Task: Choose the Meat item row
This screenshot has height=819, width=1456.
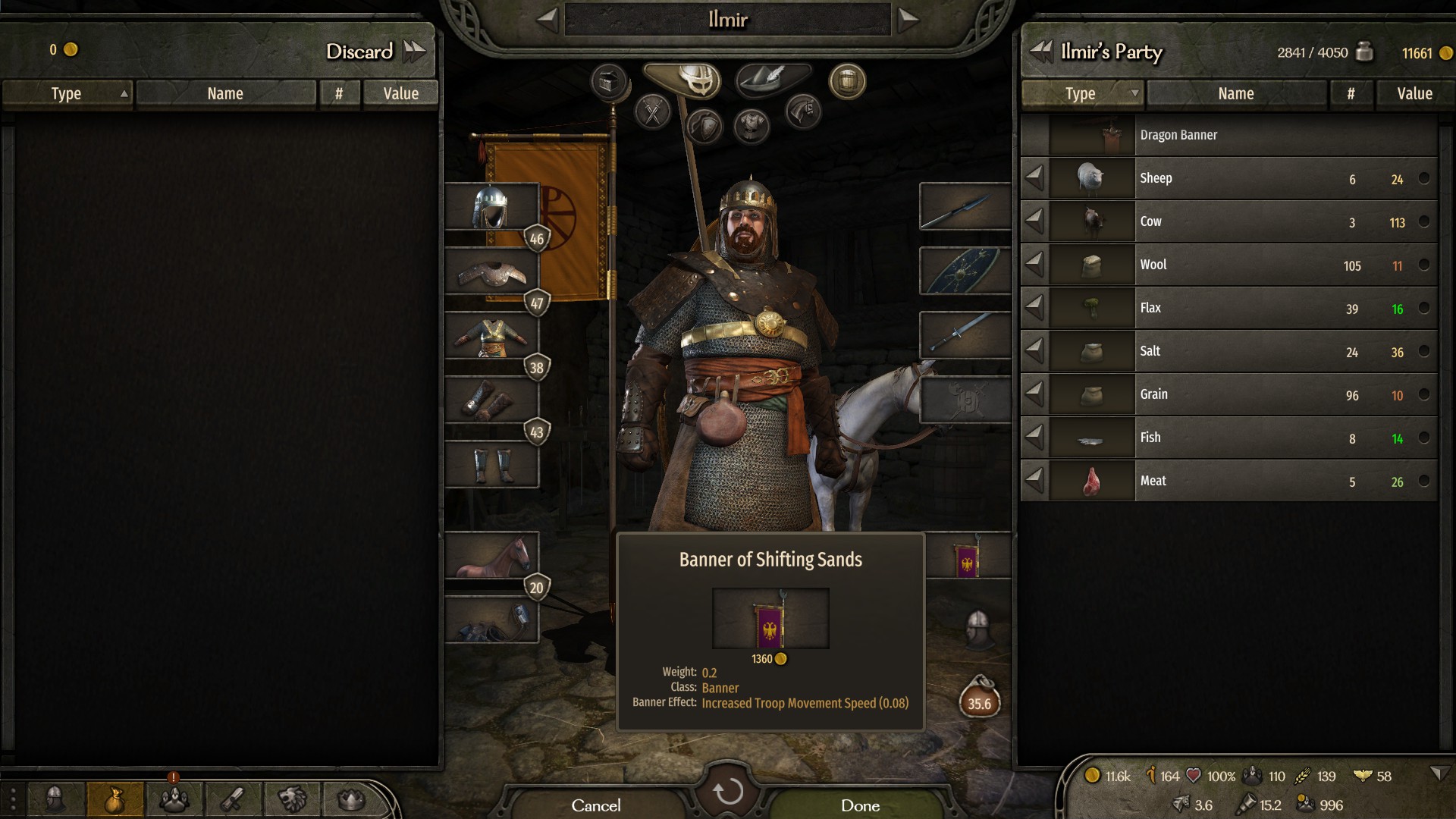Action: 1228,481
